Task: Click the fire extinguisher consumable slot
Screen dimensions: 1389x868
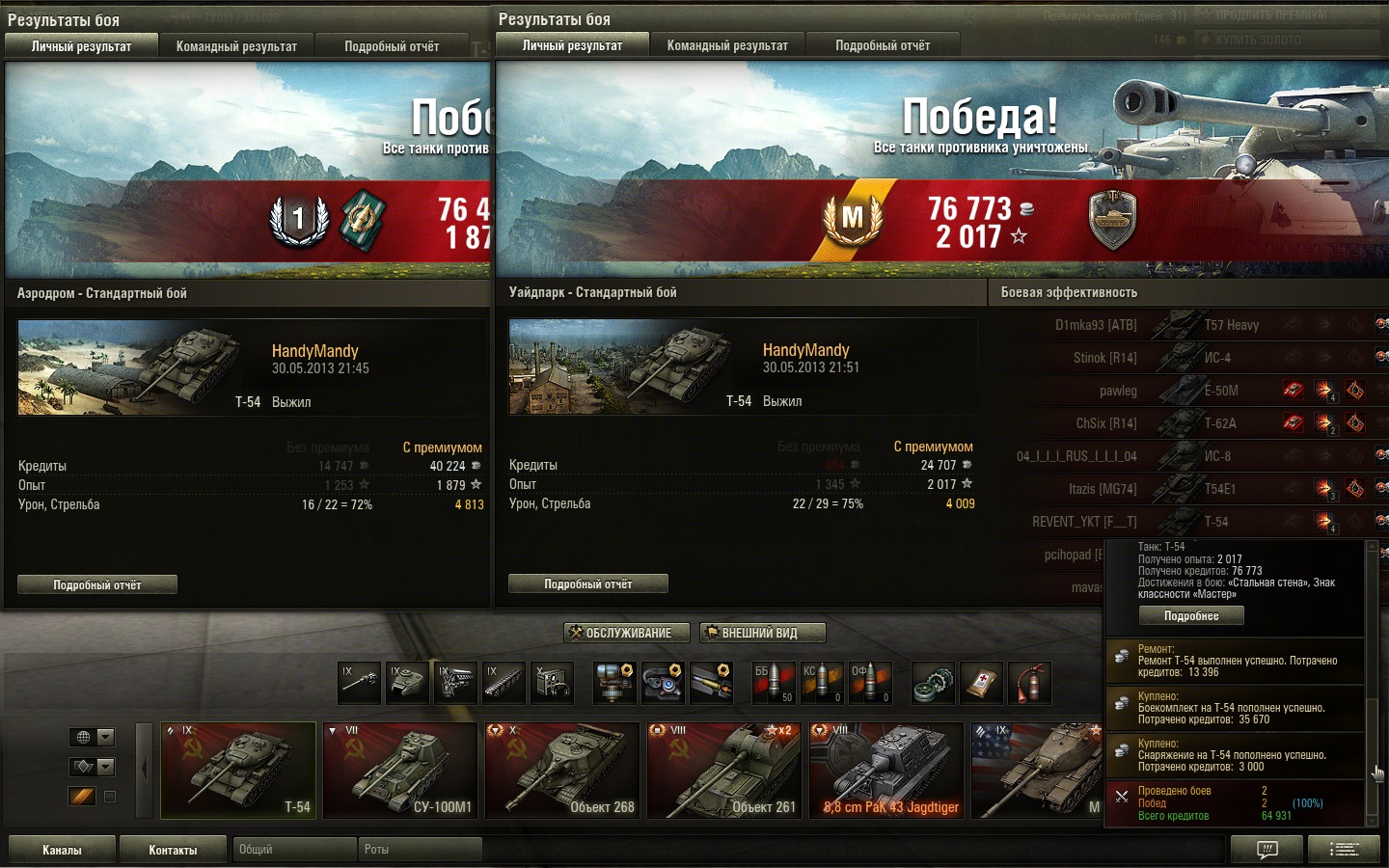Action: point(1029,683)
